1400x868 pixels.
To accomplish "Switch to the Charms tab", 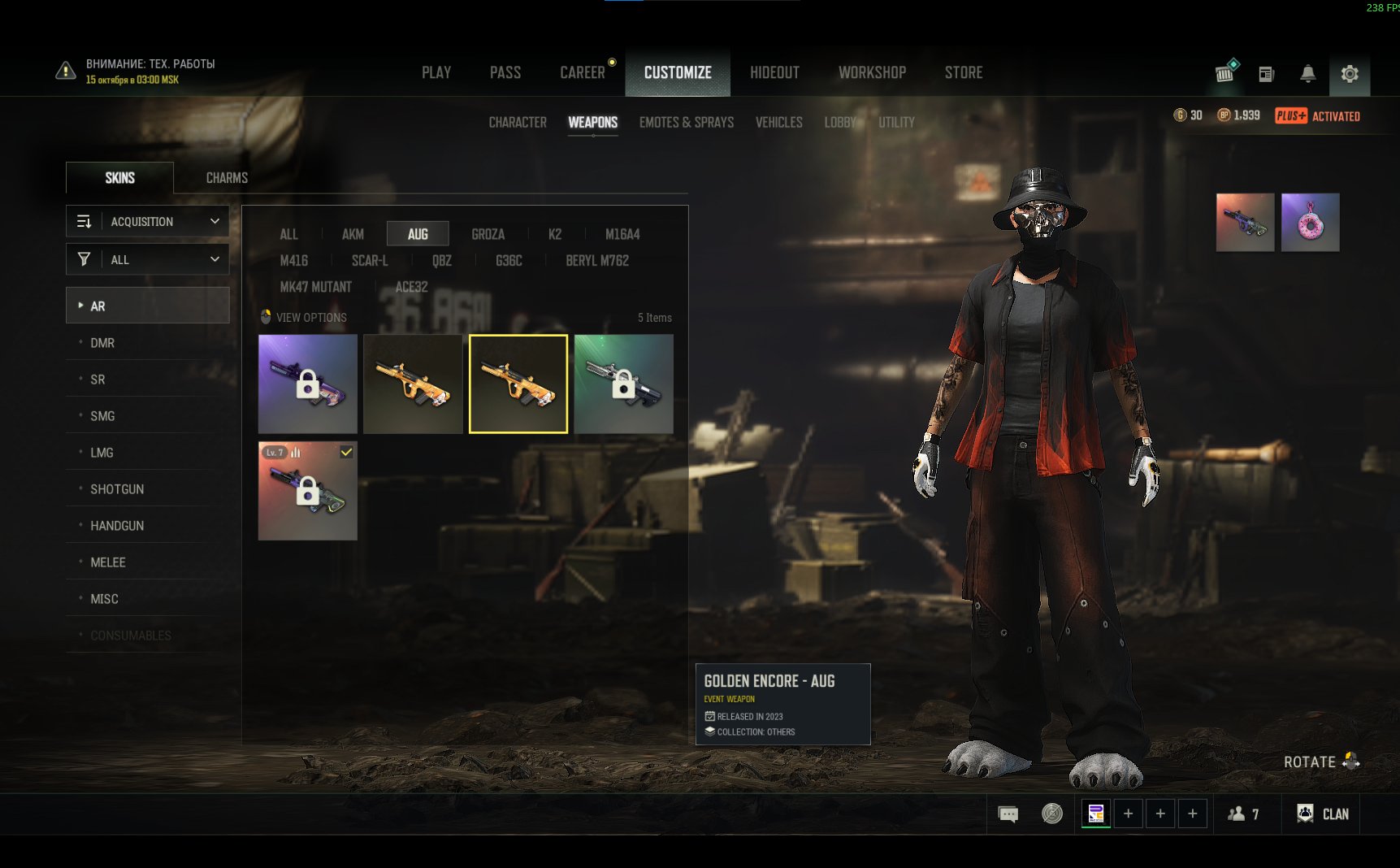I will pos(227,177).
